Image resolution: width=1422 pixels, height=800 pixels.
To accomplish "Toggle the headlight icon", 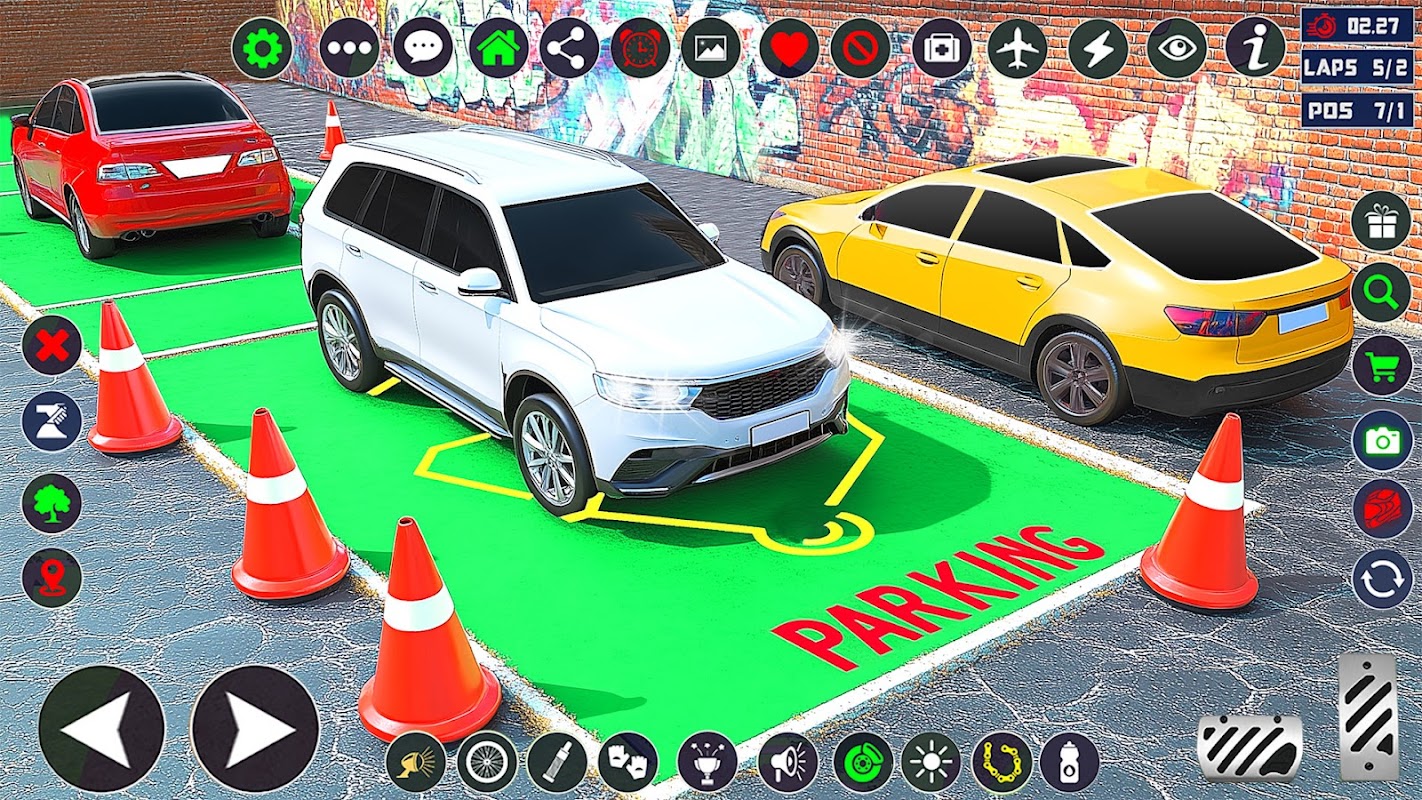I will point(416,762).
